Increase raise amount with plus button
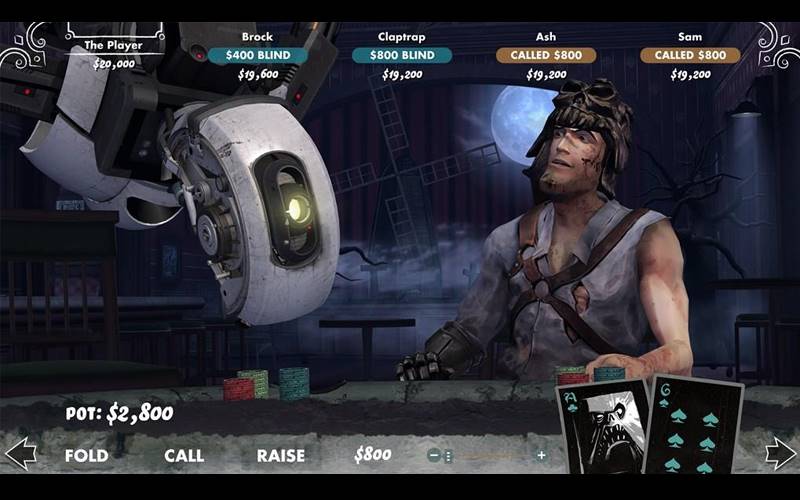 (541, 455)
